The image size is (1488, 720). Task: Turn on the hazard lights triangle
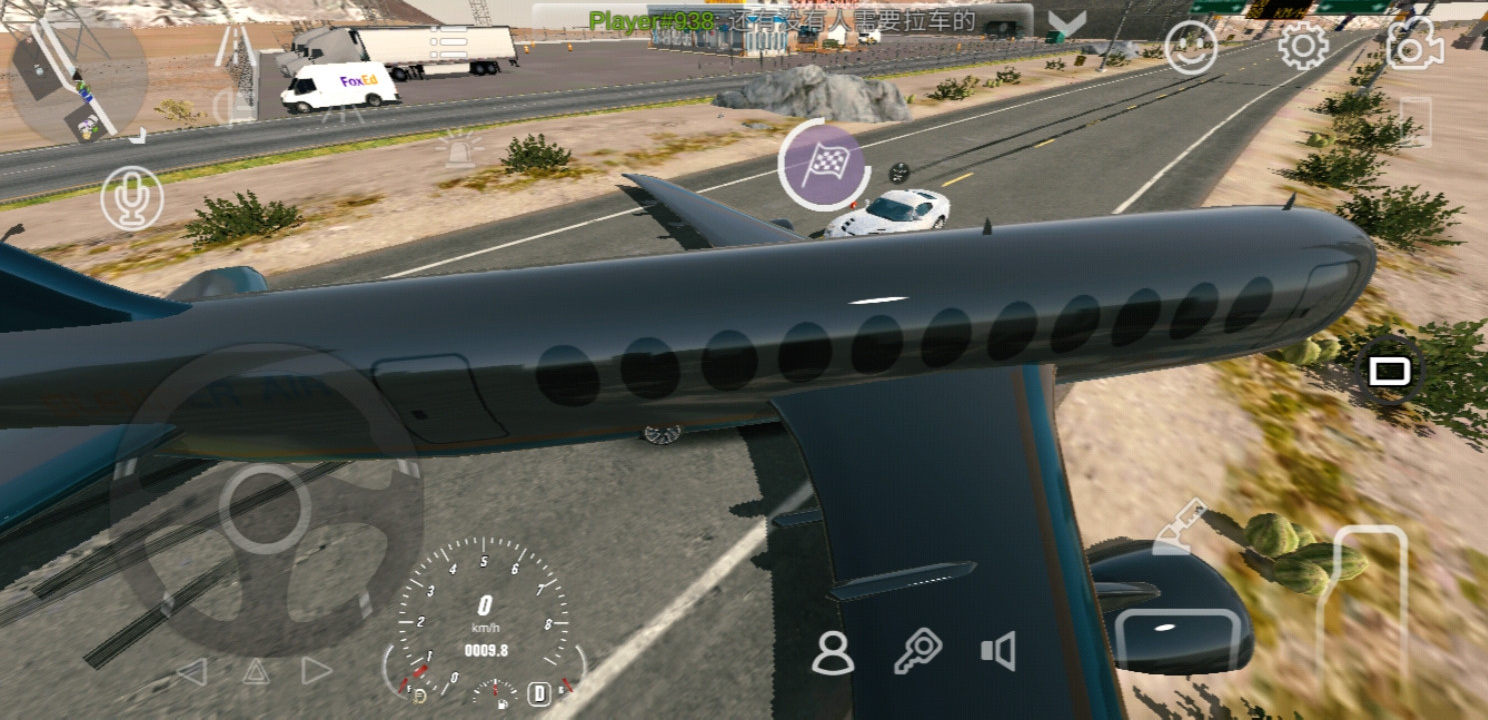[255, 671]
